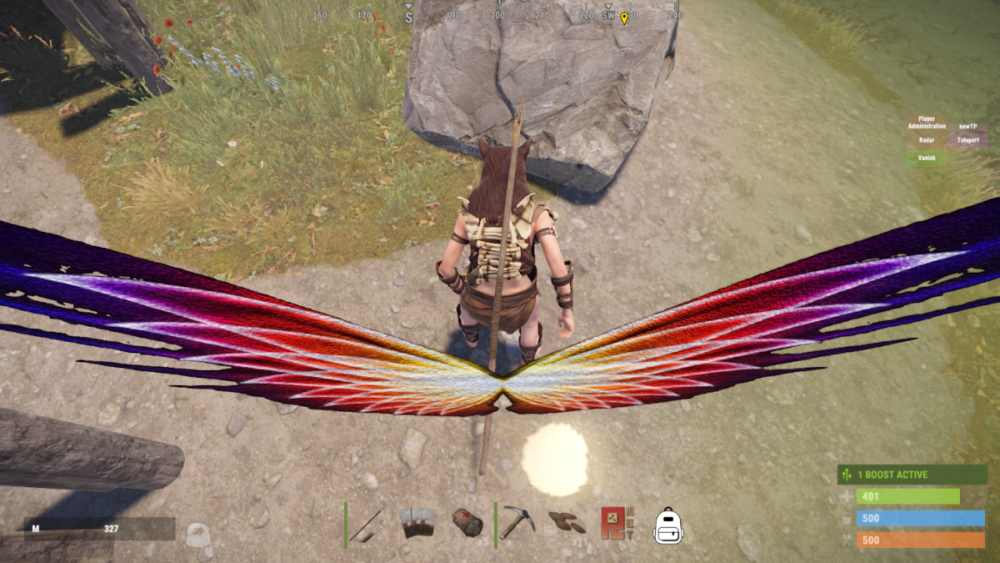Select the medical bandage roll slot
Image resolution: width=1000 pixels, height=563 pixels.
pos(467,523)
